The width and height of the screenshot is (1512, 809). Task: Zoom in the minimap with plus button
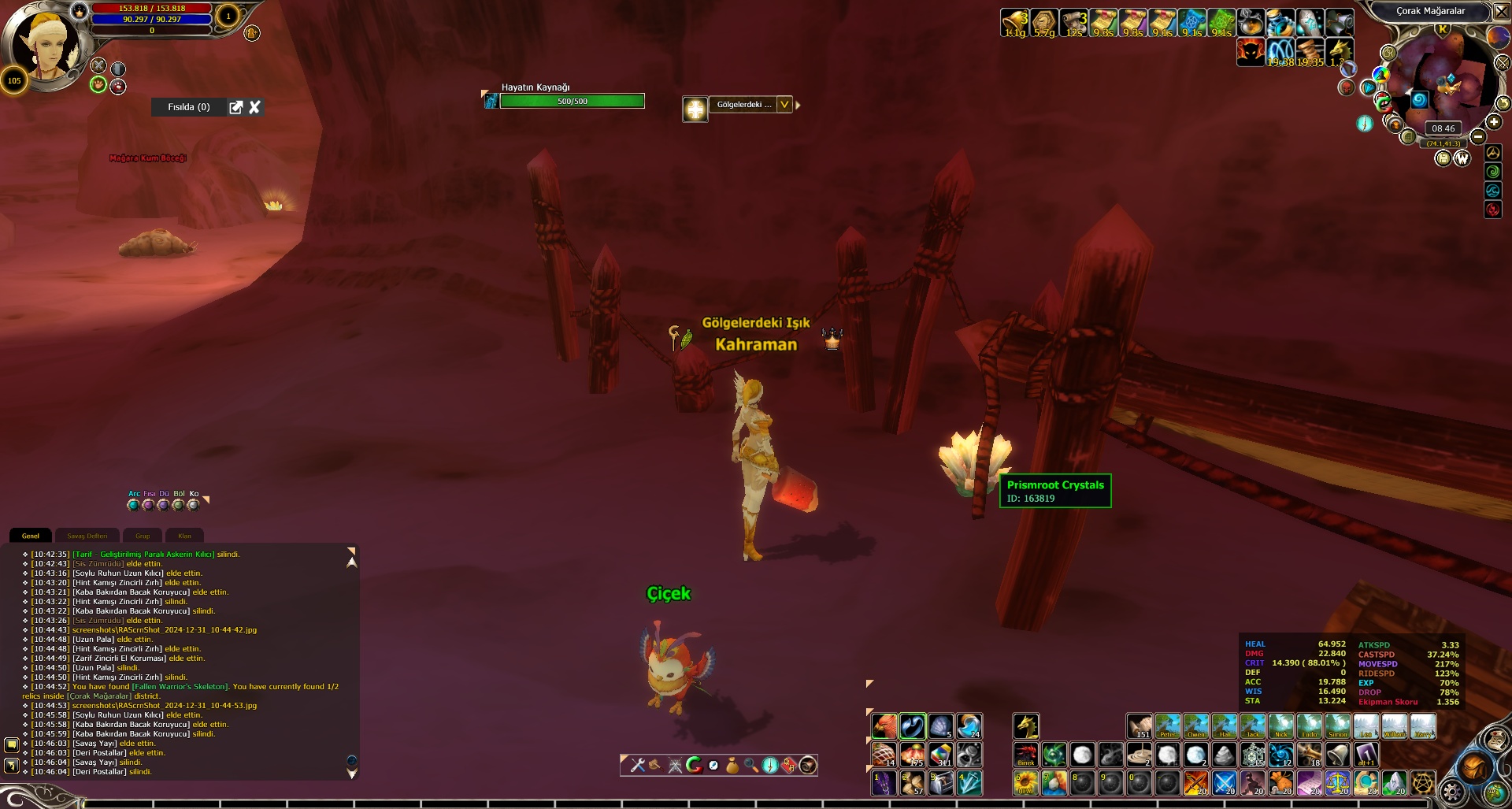tap(1494, 121)
